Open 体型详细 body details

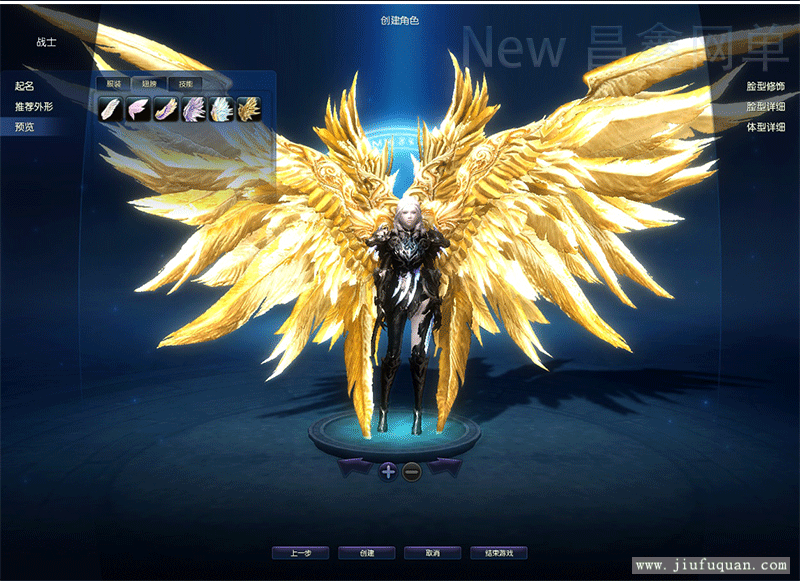tap(765, 127)
